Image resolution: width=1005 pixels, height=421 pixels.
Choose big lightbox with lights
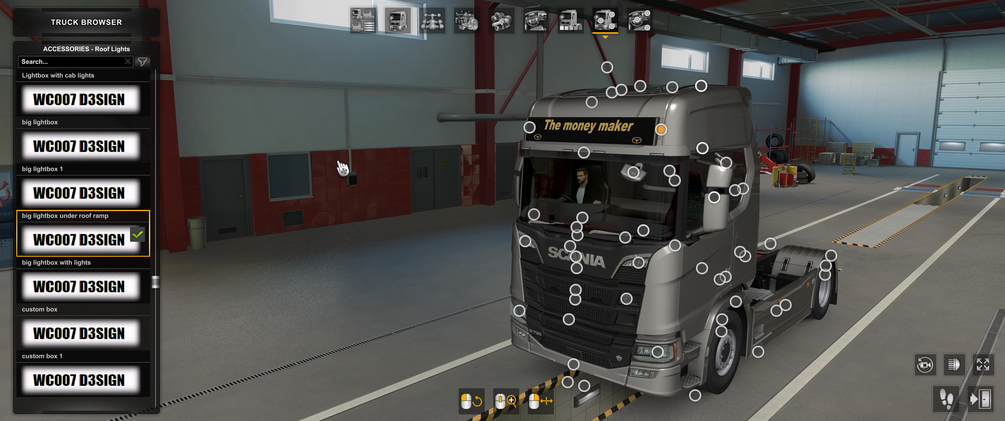[79, 286]
